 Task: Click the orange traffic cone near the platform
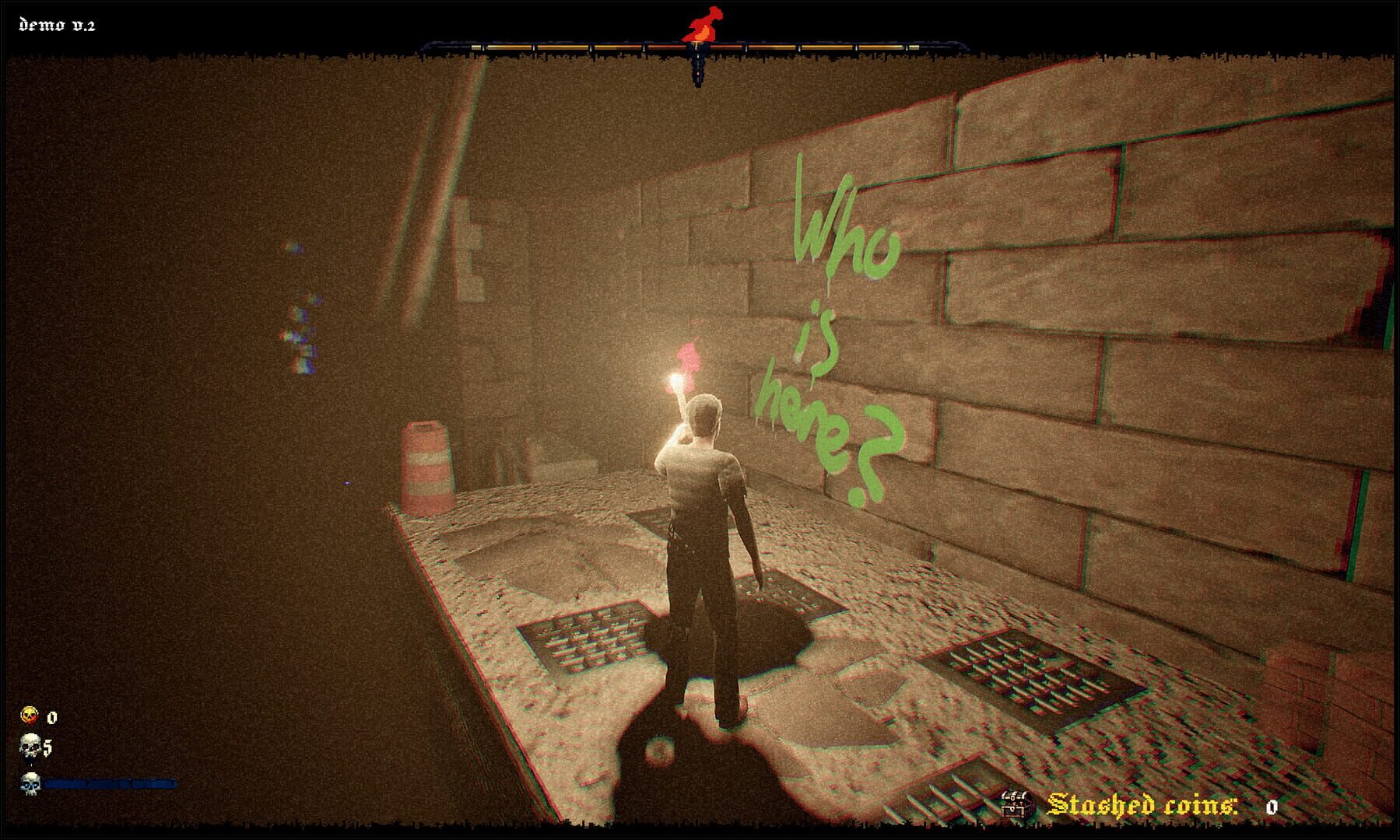(x=428, y=467)
